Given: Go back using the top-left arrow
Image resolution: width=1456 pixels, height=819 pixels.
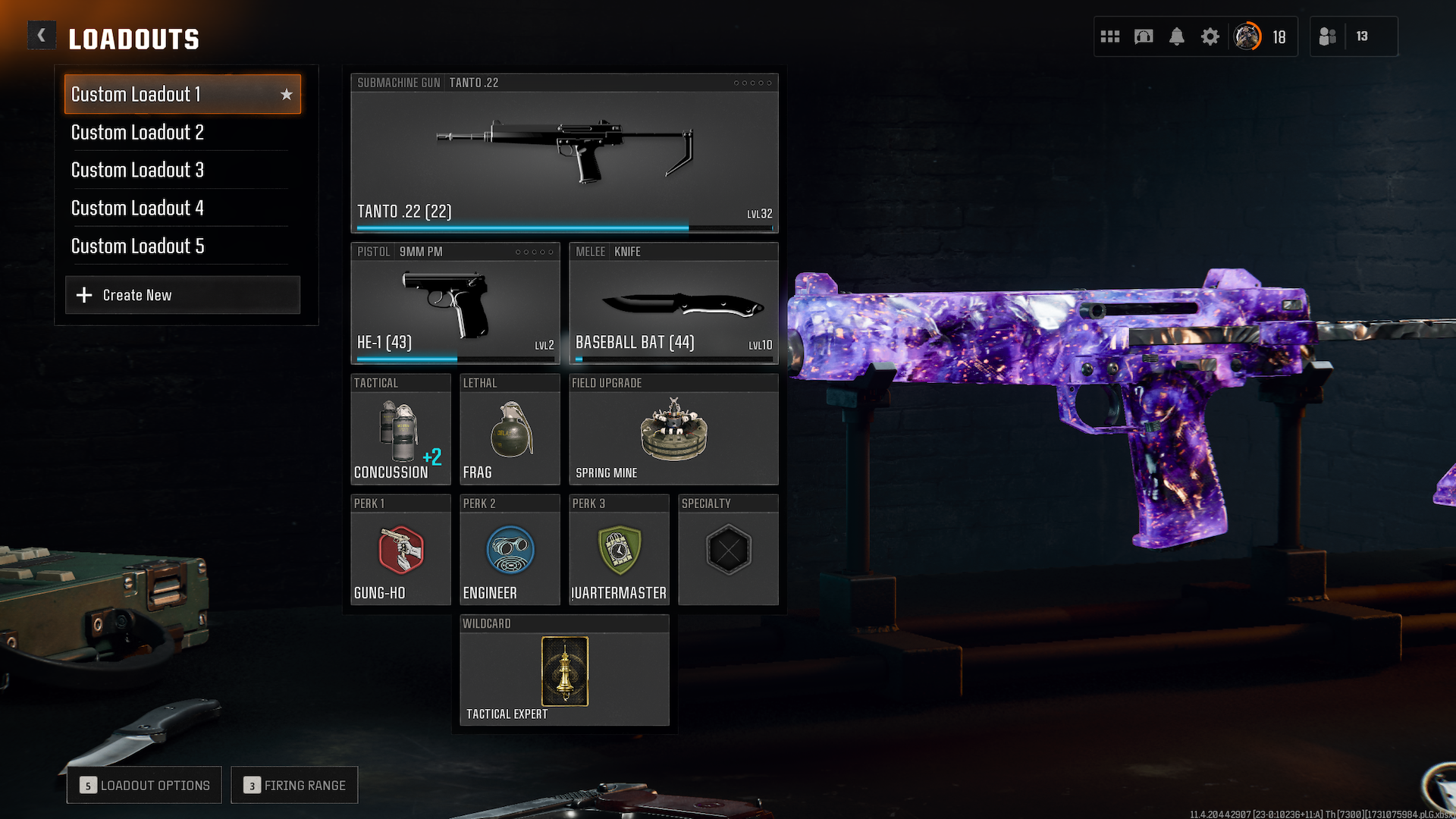Looking at the screenshot, I should coord(42,36).
